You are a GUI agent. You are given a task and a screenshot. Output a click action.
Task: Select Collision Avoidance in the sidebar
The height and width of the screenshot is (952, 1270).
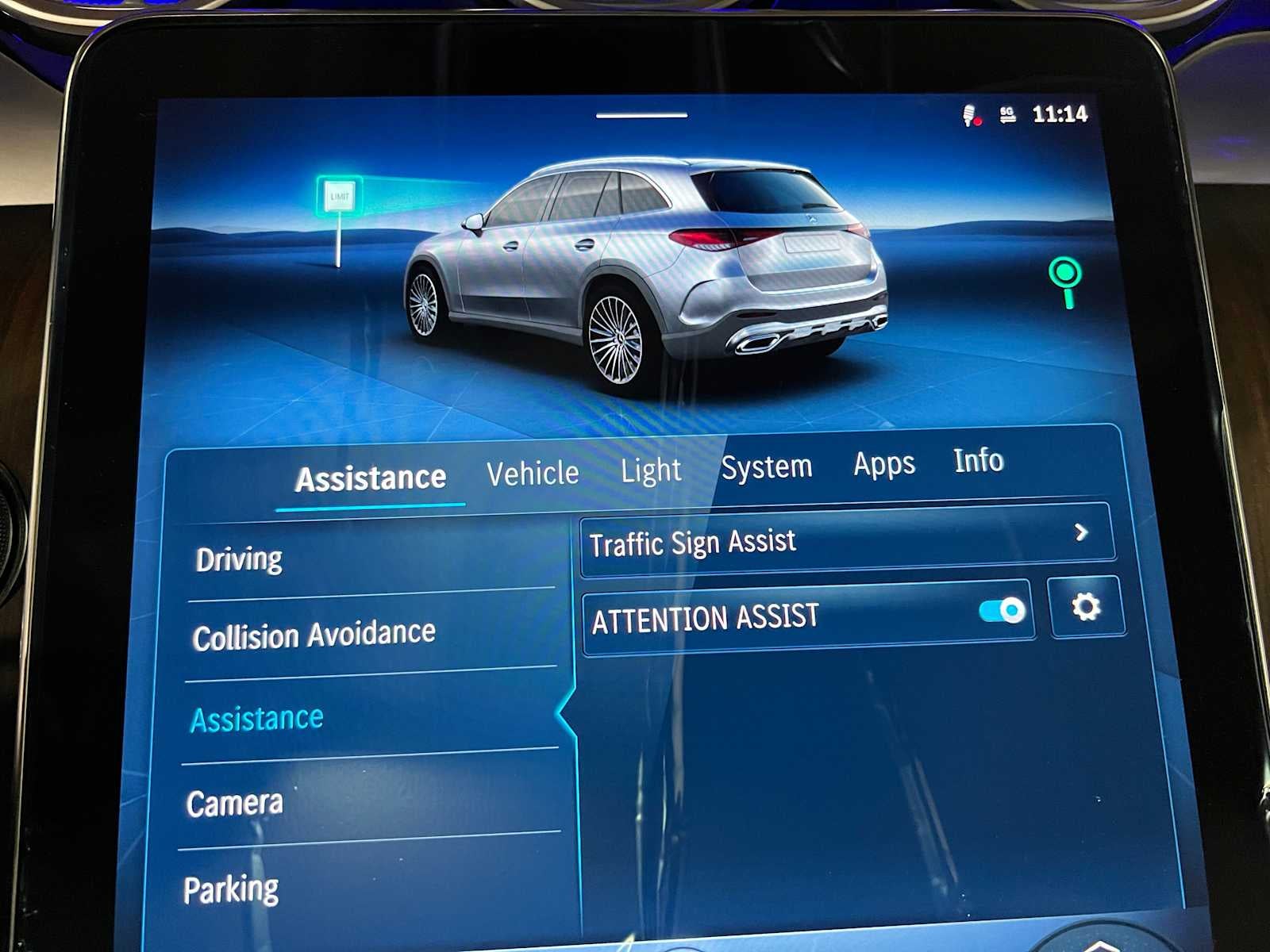tap(315, 633)
